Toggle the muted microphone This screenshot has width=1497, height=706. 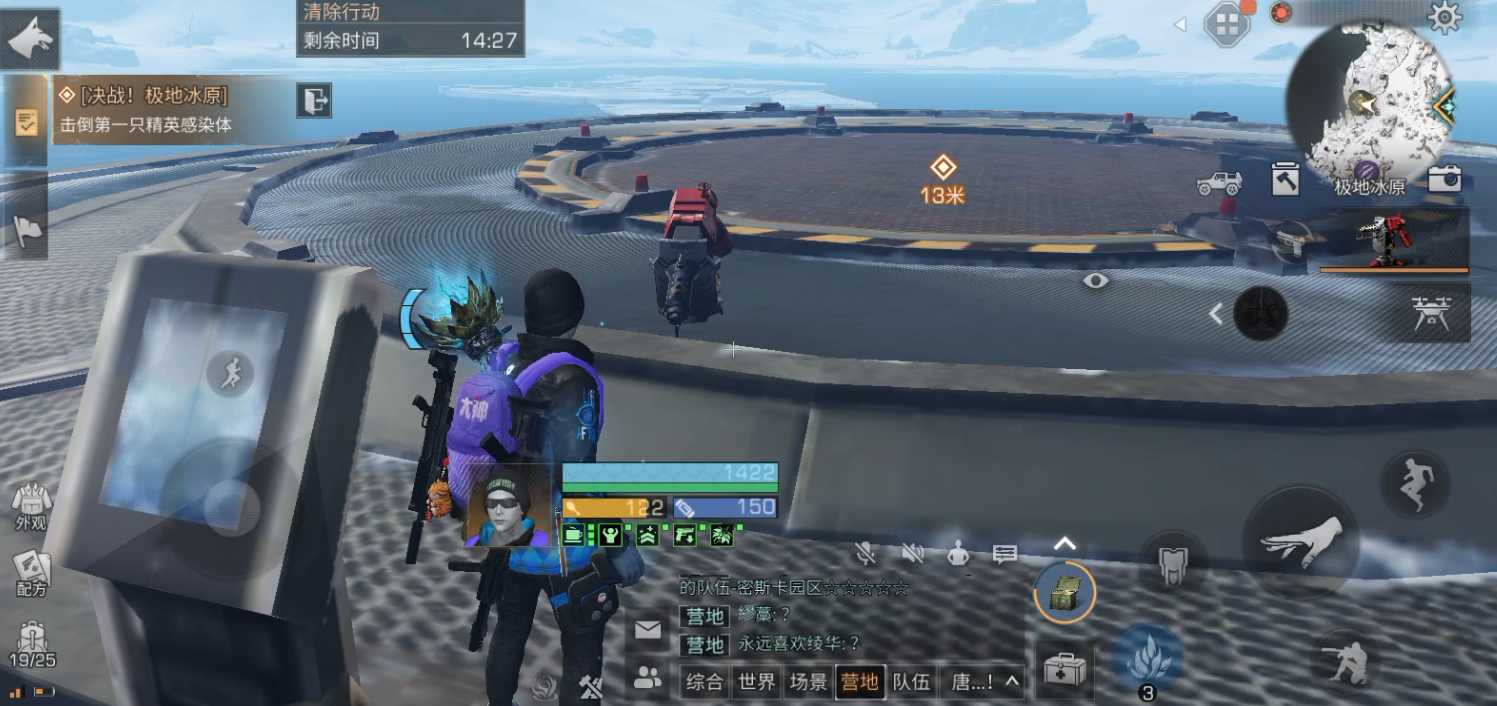pos(866,553)
